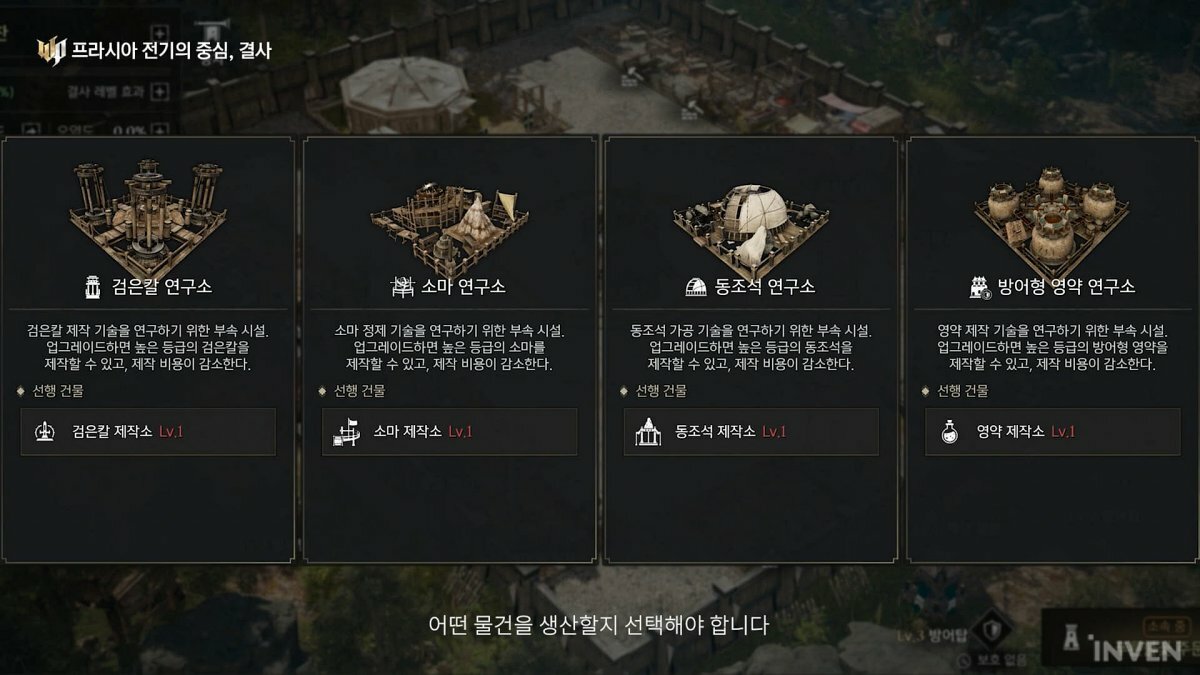
Task: View the 영약 제작소 Lv.1 prerequisite row
Action: point(1052,432)
